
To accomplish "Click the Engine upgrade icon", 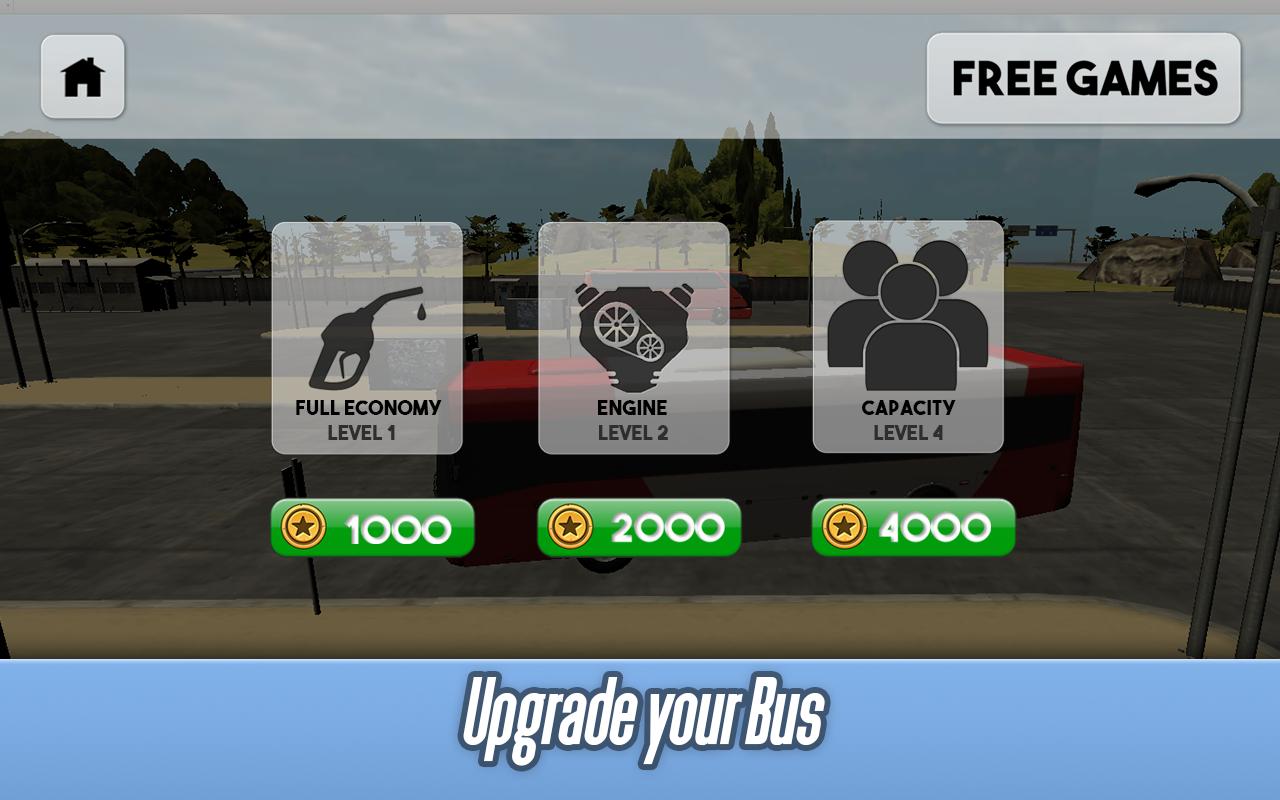I will coord(633,325).
